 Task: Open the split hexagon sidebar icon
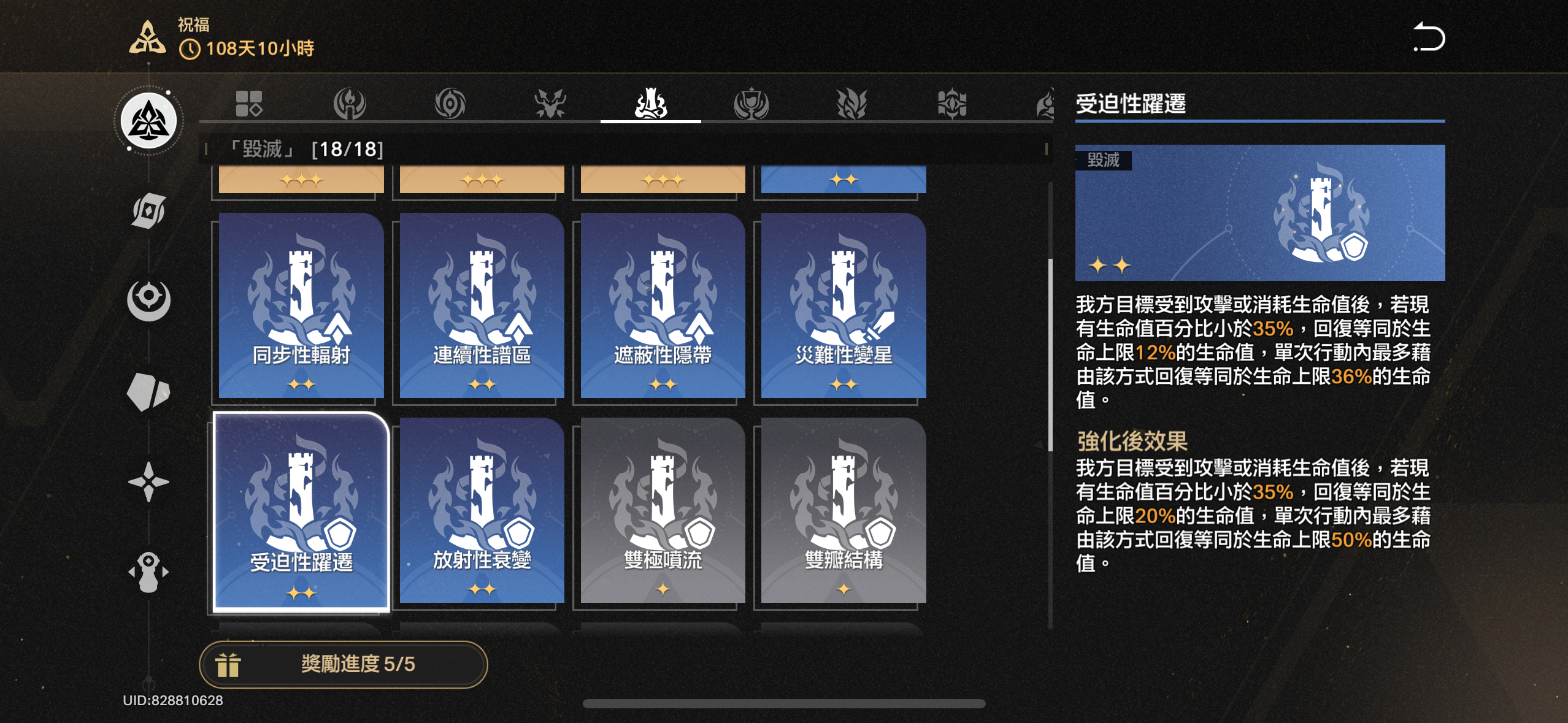pyautogui.click(x=148, y=392)
